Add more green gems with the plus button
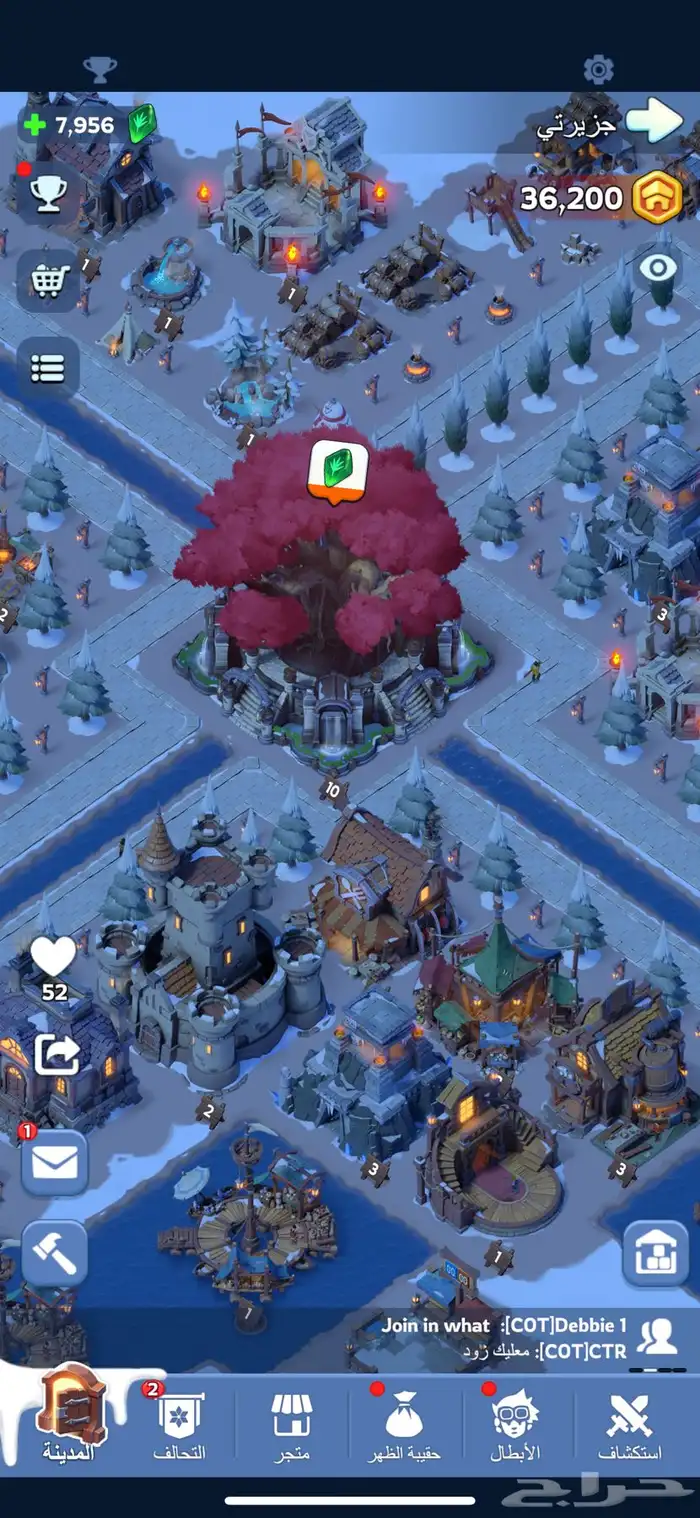Viewport: 700px width, 1518px height. point(35,126)
